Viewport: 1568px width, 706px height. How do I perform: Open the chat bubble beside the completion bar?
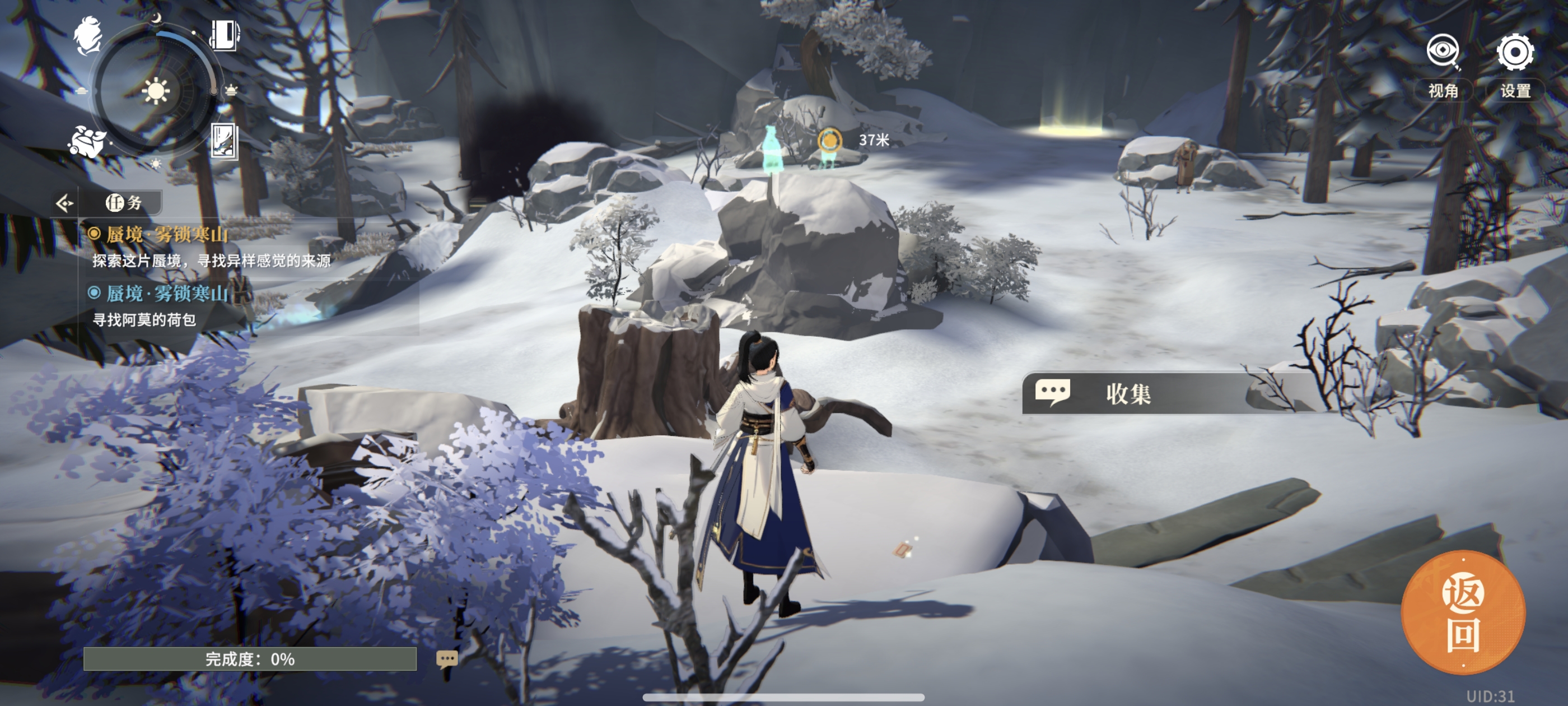tap(446, 659)
